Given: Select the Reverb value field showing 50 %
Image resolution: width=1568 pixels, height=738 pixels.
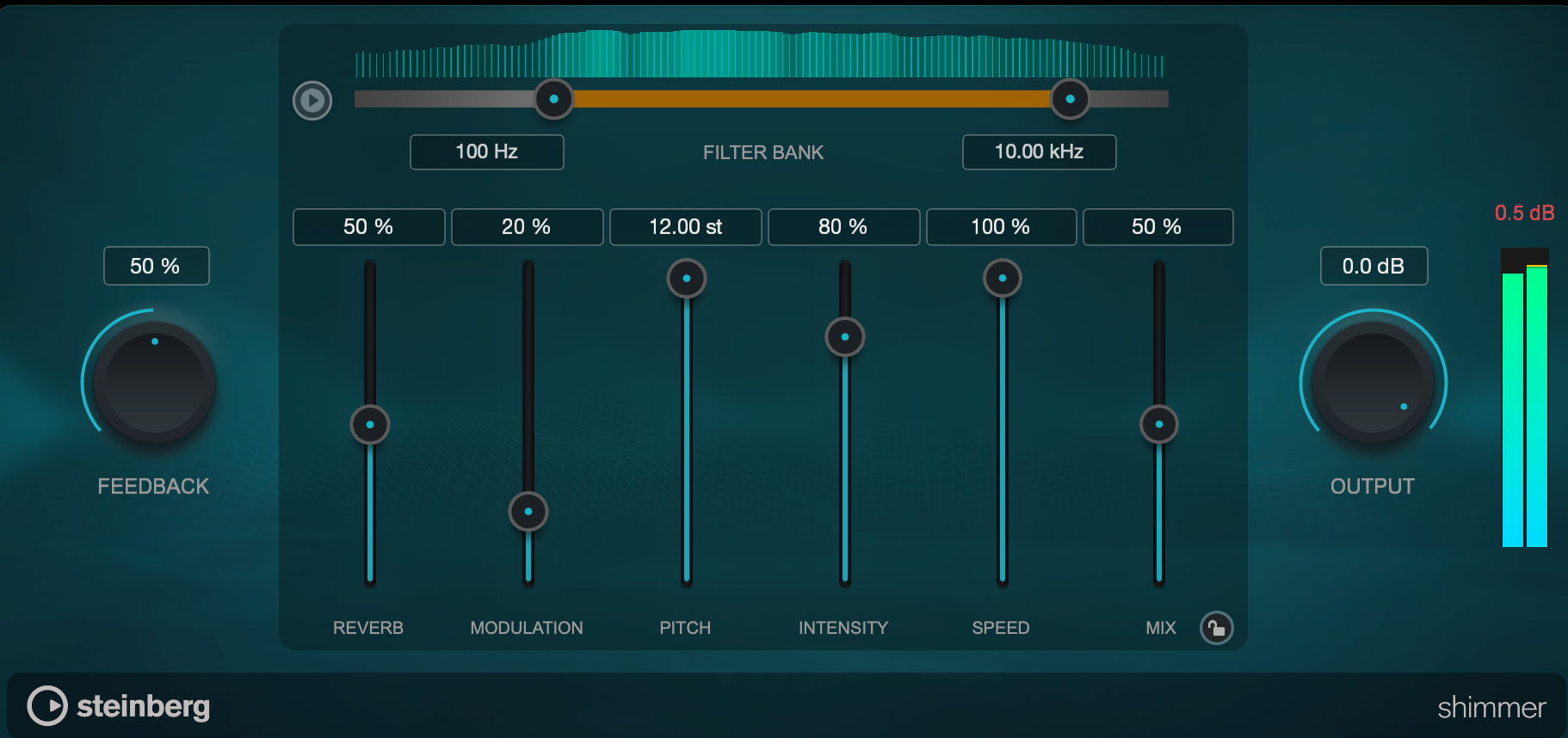Looking at the screenshot, I should [x=368, y=227].
